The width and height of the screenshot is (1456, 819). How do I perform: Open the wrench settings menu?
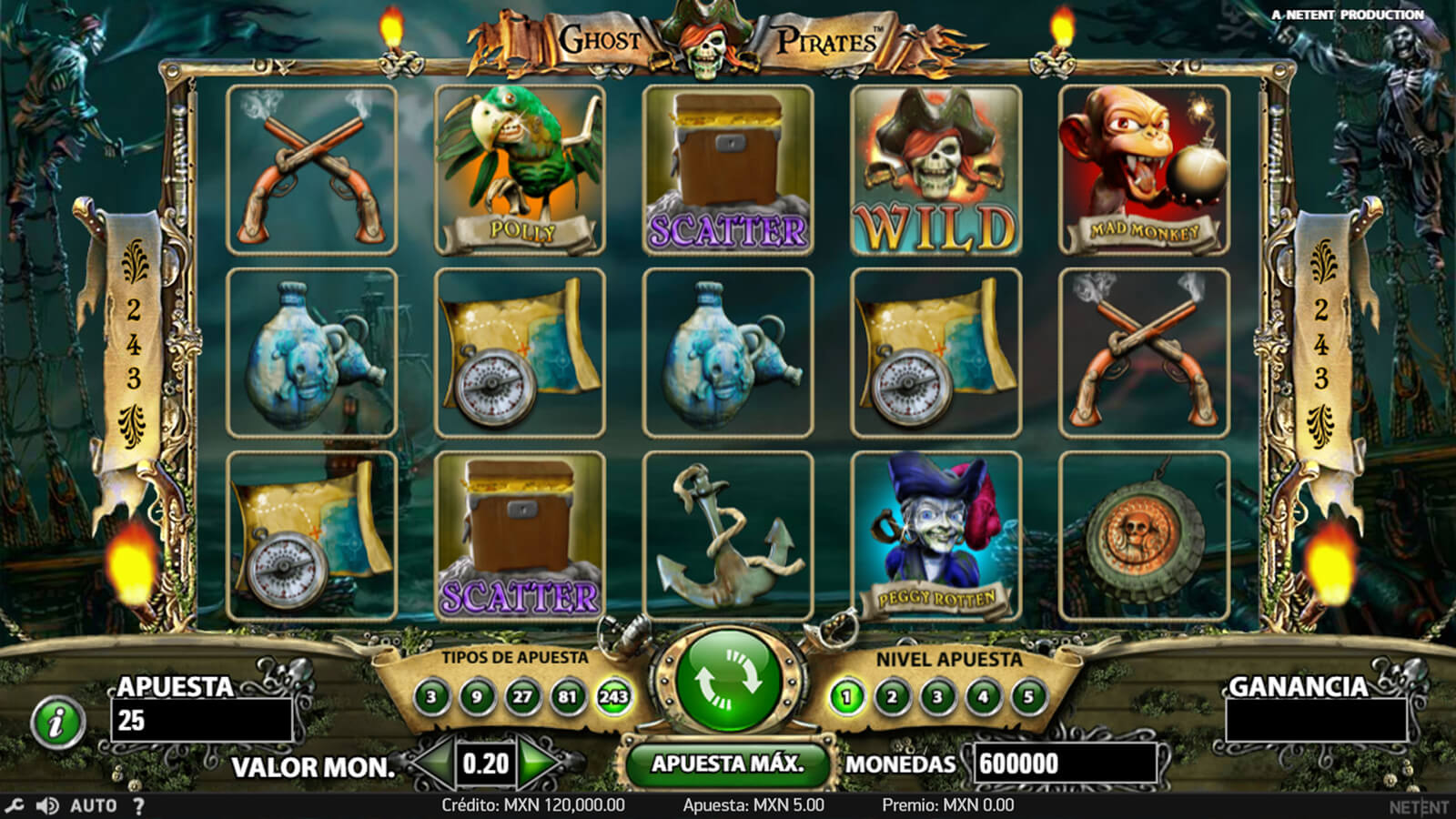point(15,805)
